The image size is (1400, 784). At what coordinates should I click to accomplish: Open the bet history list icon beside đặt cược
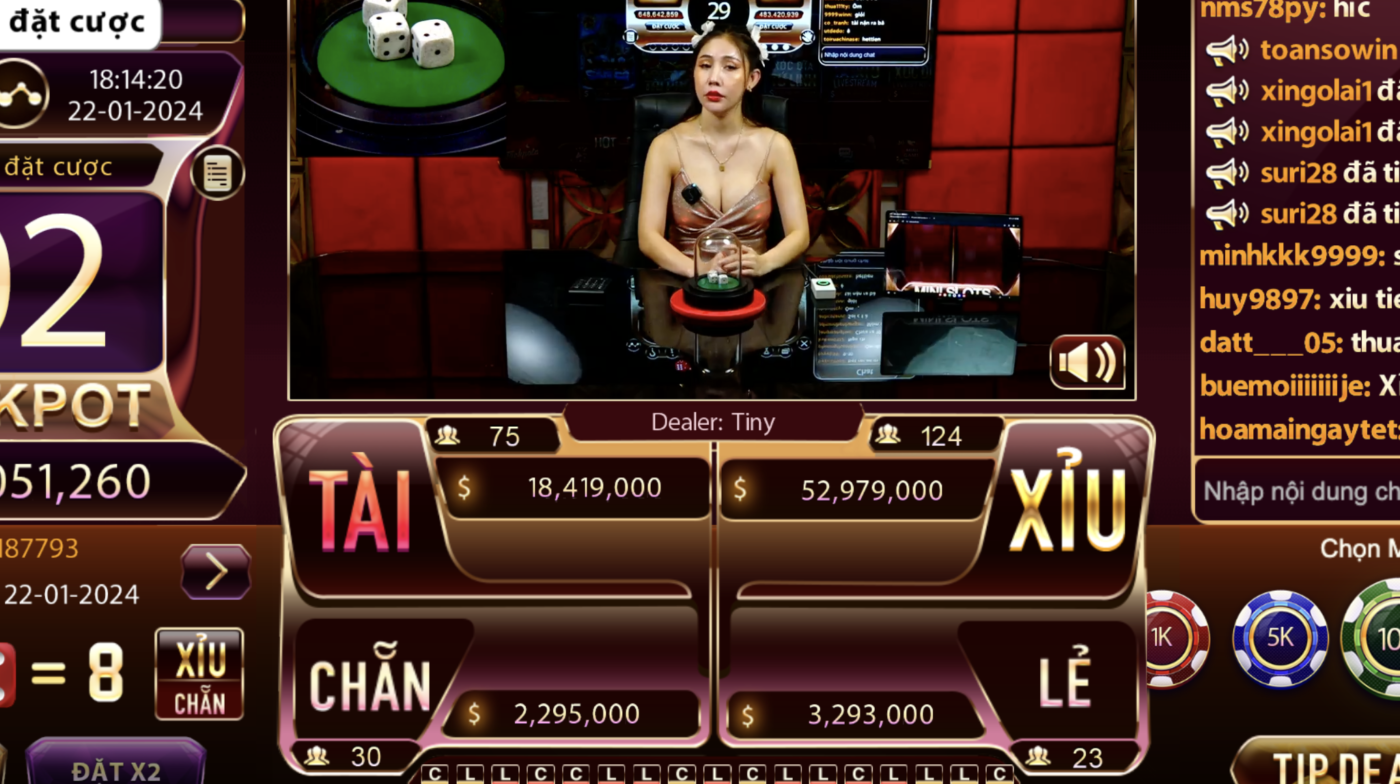tap(216, 172)
